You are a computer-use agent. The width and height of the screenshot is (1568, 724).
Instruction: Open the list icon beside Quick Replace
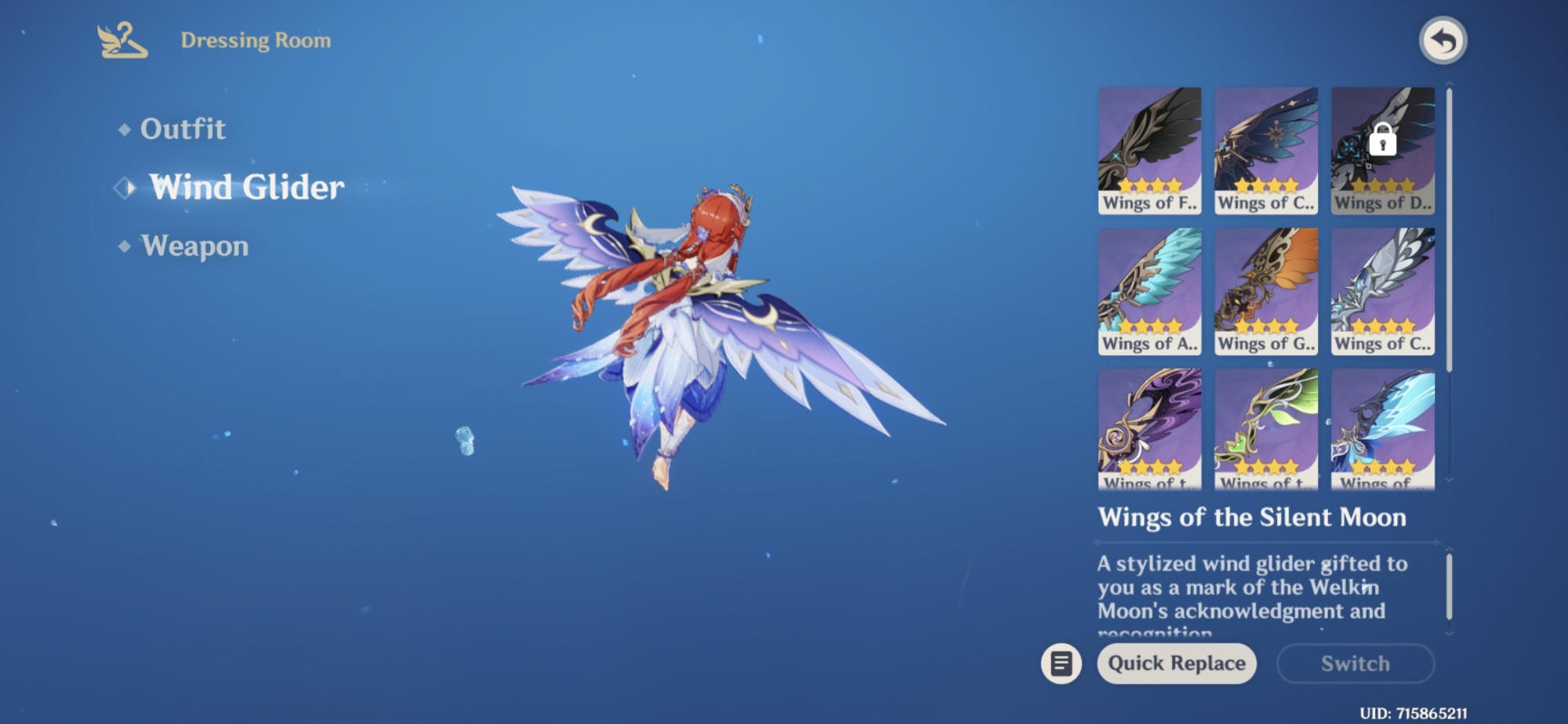tap(1062, 664)
